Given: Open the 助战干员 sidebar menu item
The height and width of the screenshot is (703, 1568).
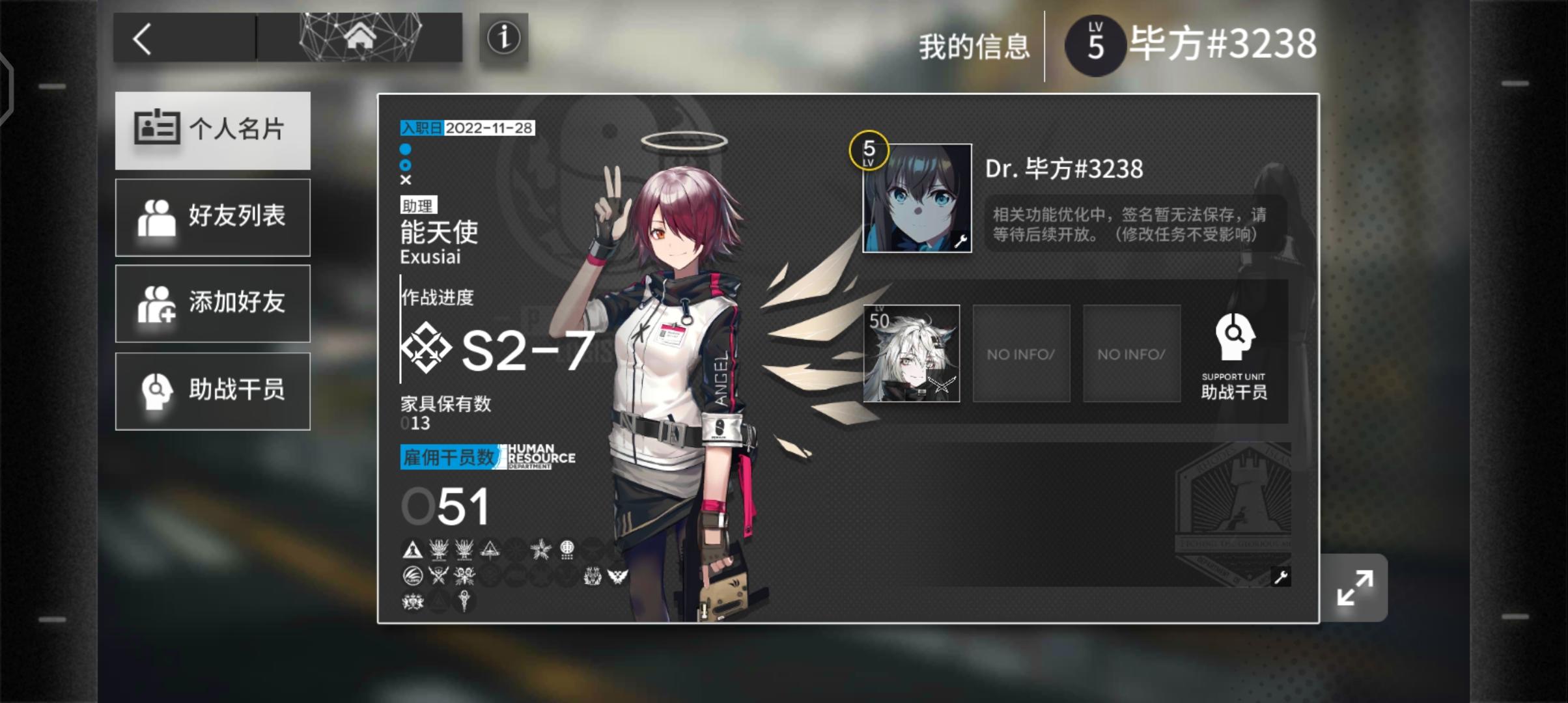Looking at the screenshot, I should [212, 391].
